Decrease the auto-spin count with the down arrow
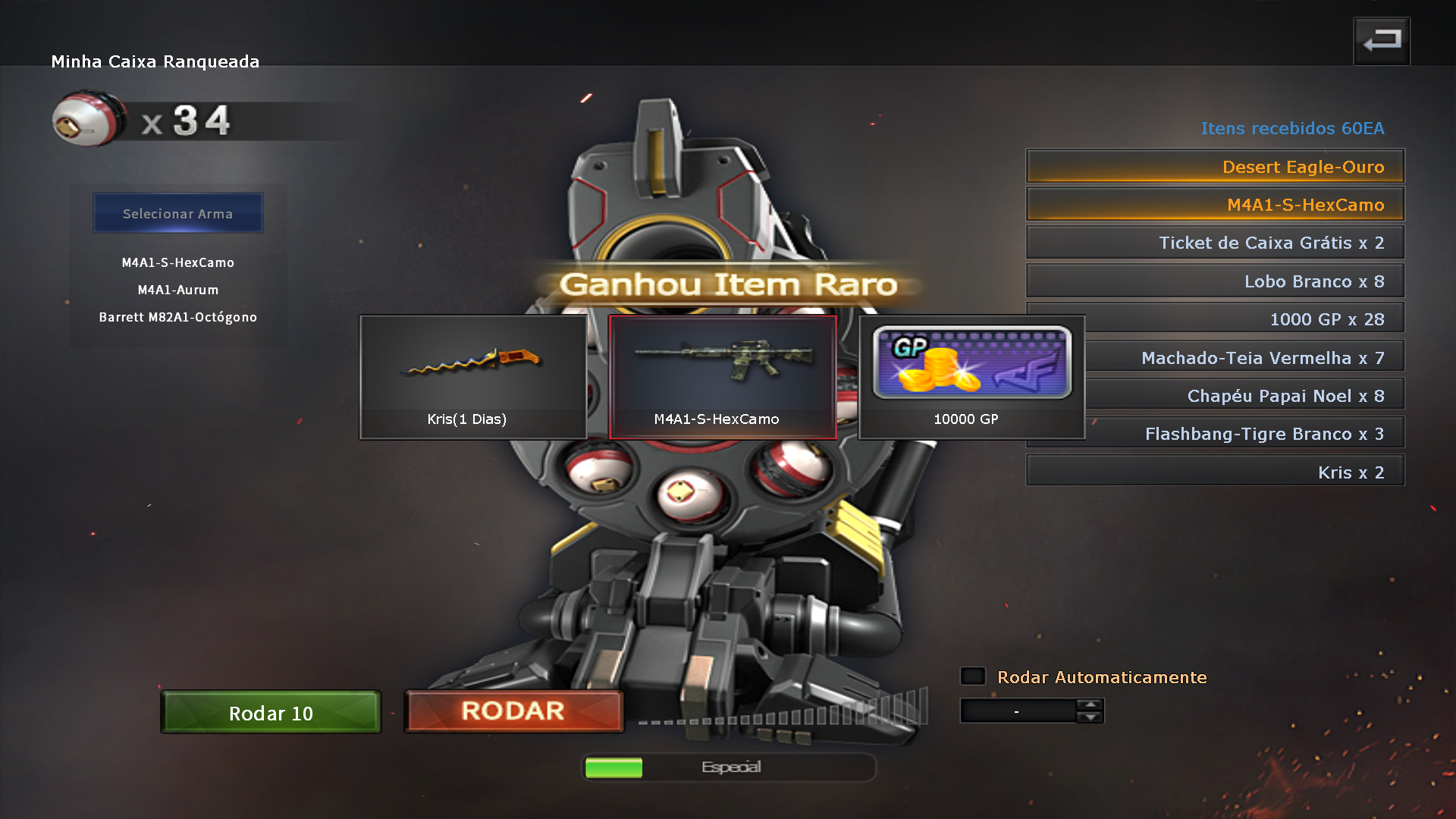The height and width of the screenshot is (819, 1456). click(1090, 717)
